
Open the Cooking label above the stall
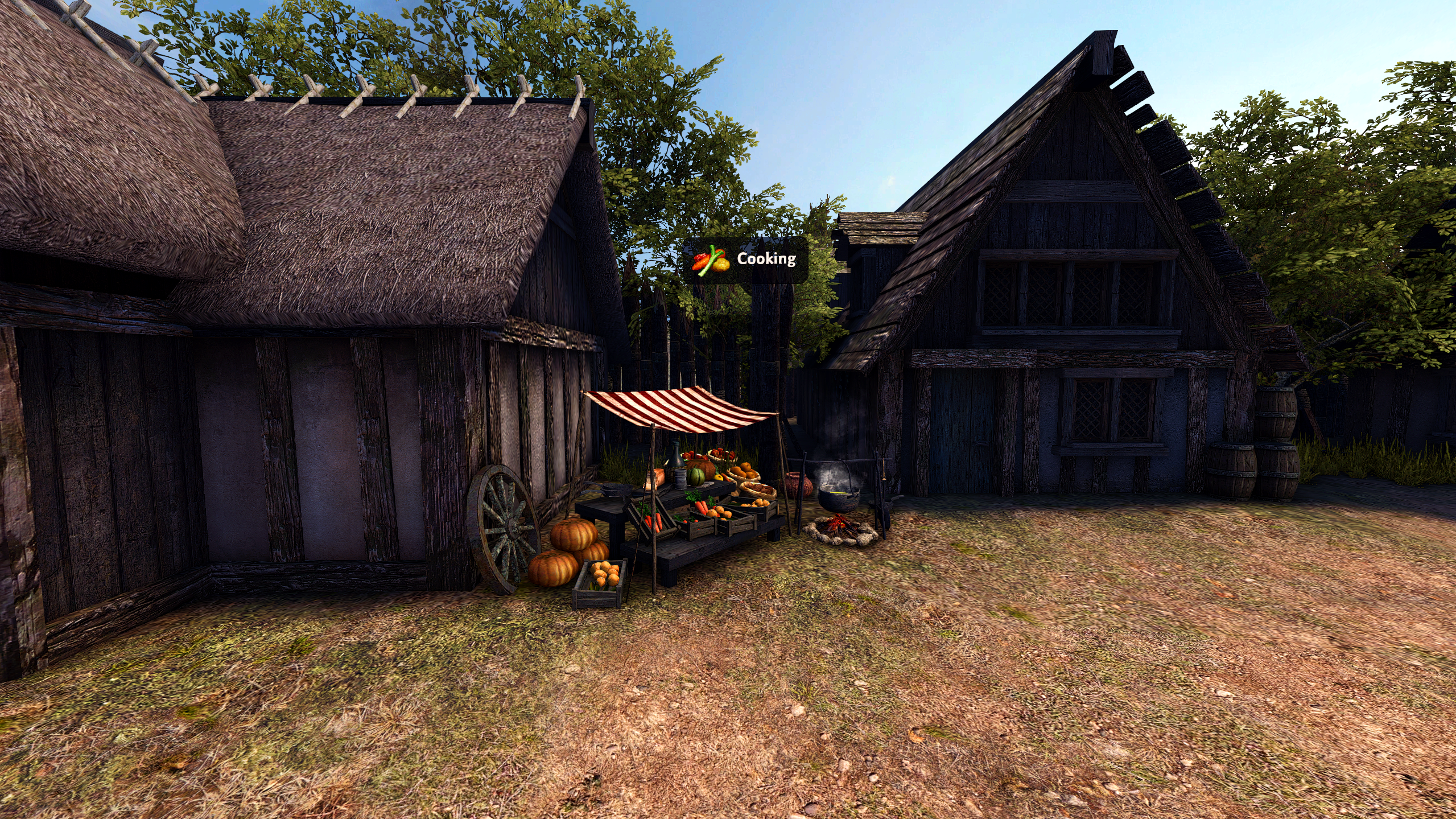[x=745, y=260]
